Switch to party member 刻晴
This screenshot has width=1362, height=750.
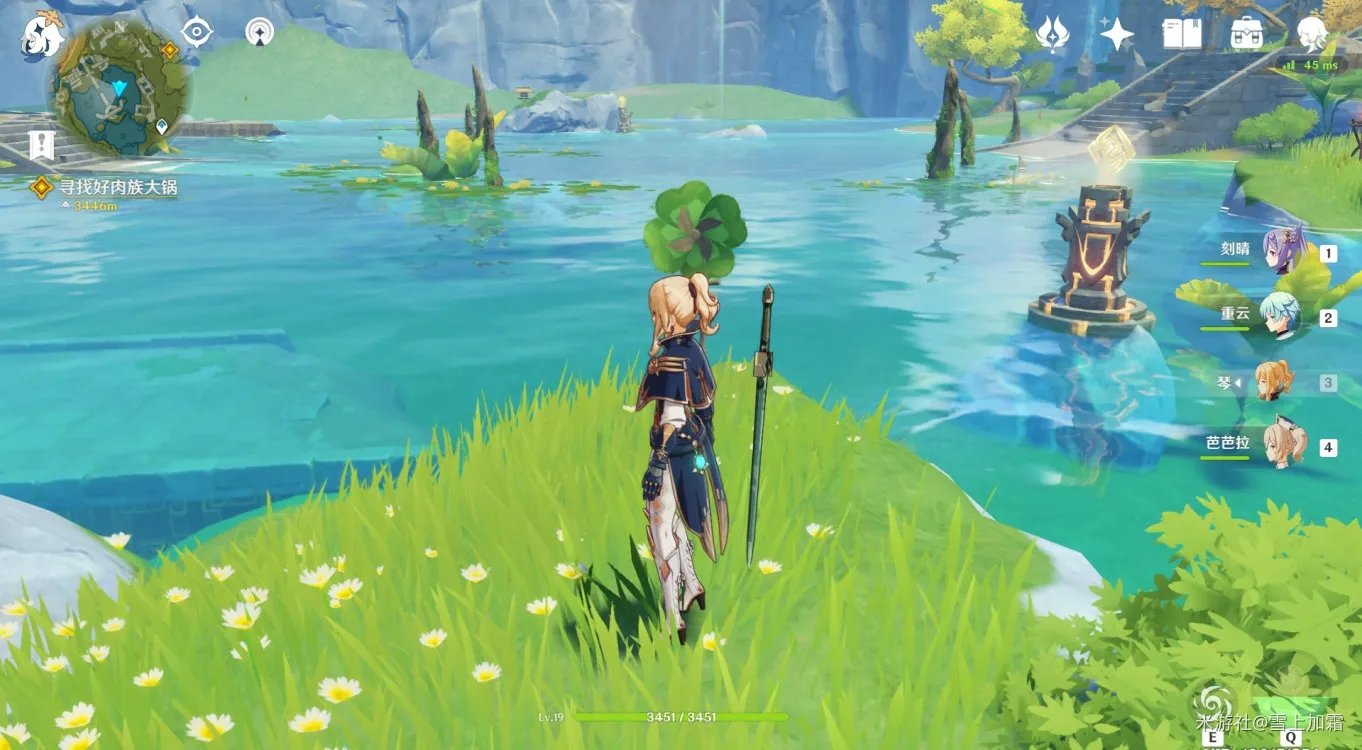(x=1283, y=250)
